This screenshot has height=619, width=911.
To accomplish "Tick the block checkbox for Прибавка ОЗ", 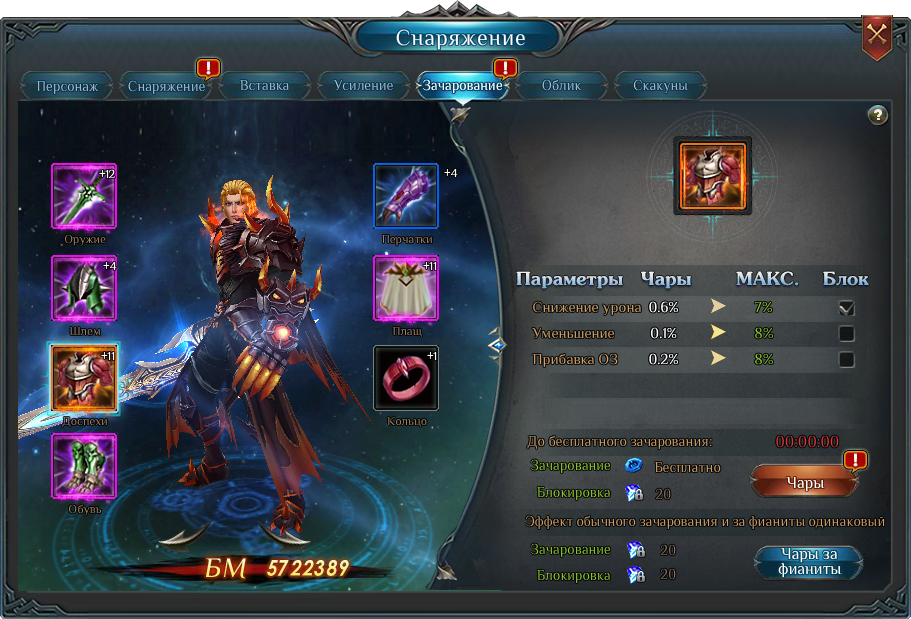I will [847, 360].
